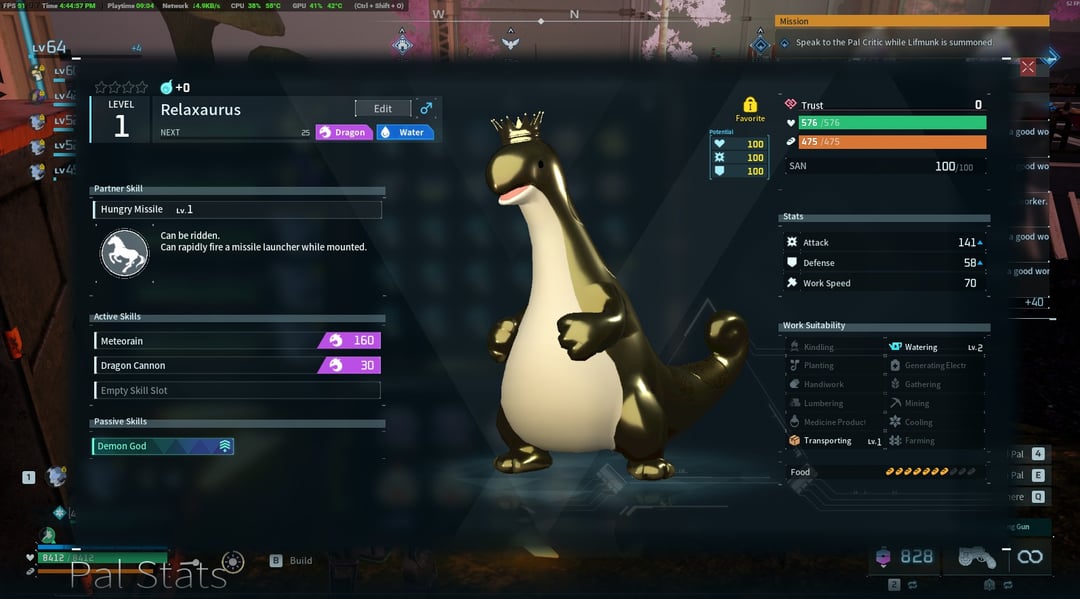Toggle the Favorite lock icon
Viewport: 1080px width, 599px height.
750,105
